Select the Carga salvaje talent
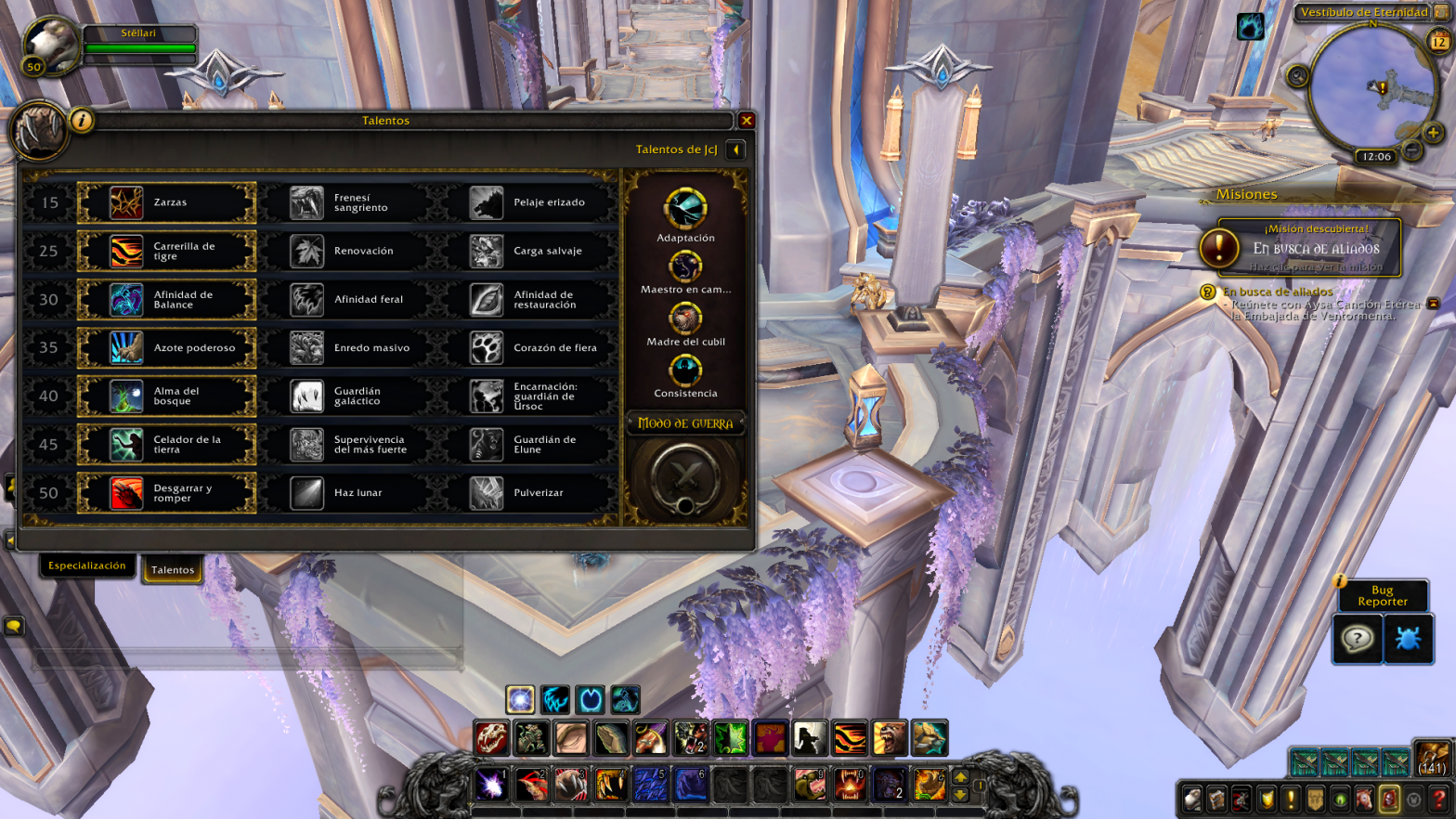Image resolution: width=1456 pixels, height=819 pixels. click(526, 252)
